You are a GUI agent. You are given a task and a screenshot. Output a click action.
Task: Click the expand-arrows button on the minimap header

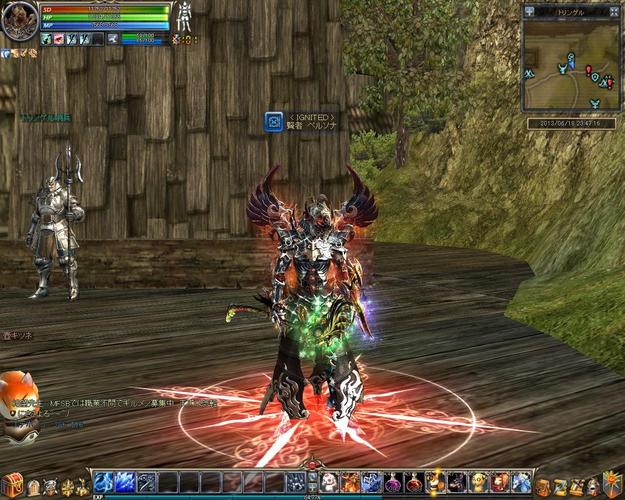[x=612, y=11]
